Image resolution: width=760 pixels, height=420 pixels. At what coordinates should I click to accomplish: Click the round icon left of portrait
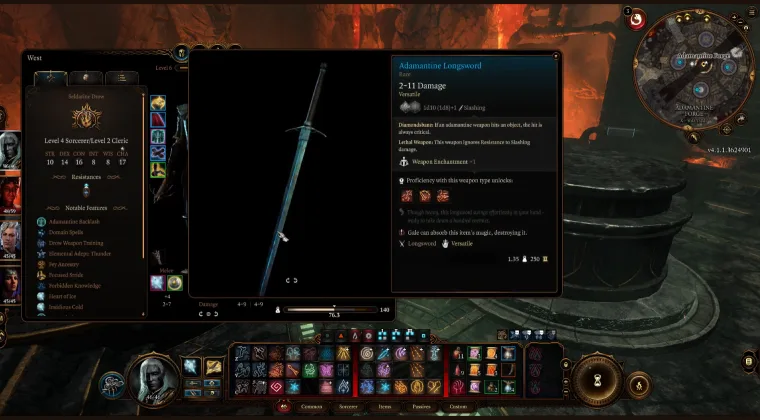tap(112, 382)
